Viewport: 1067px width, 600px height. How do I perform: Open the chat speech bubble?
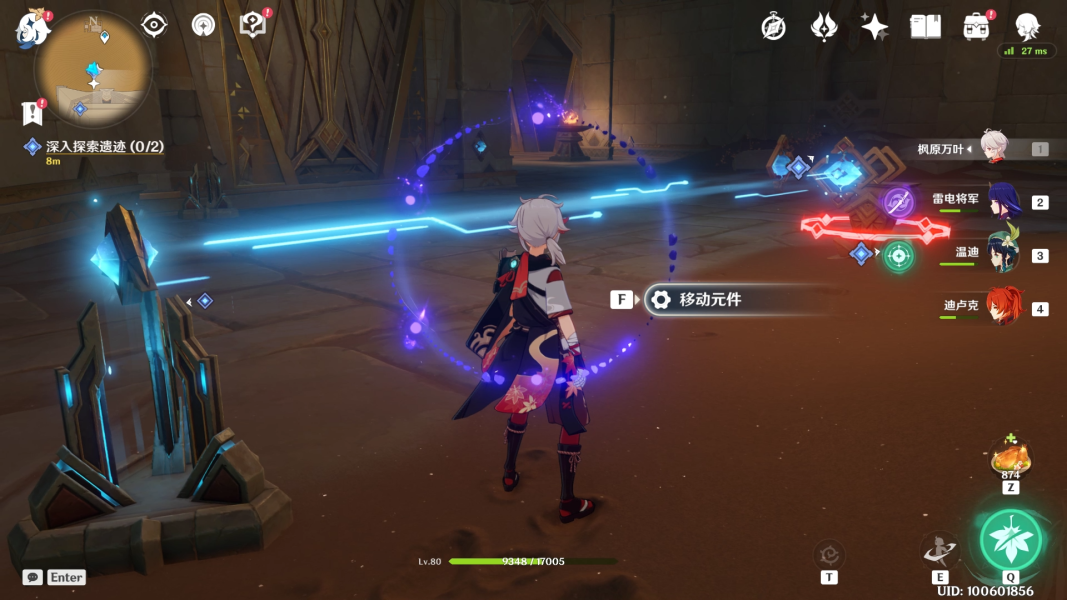click(x=33, y=577)
